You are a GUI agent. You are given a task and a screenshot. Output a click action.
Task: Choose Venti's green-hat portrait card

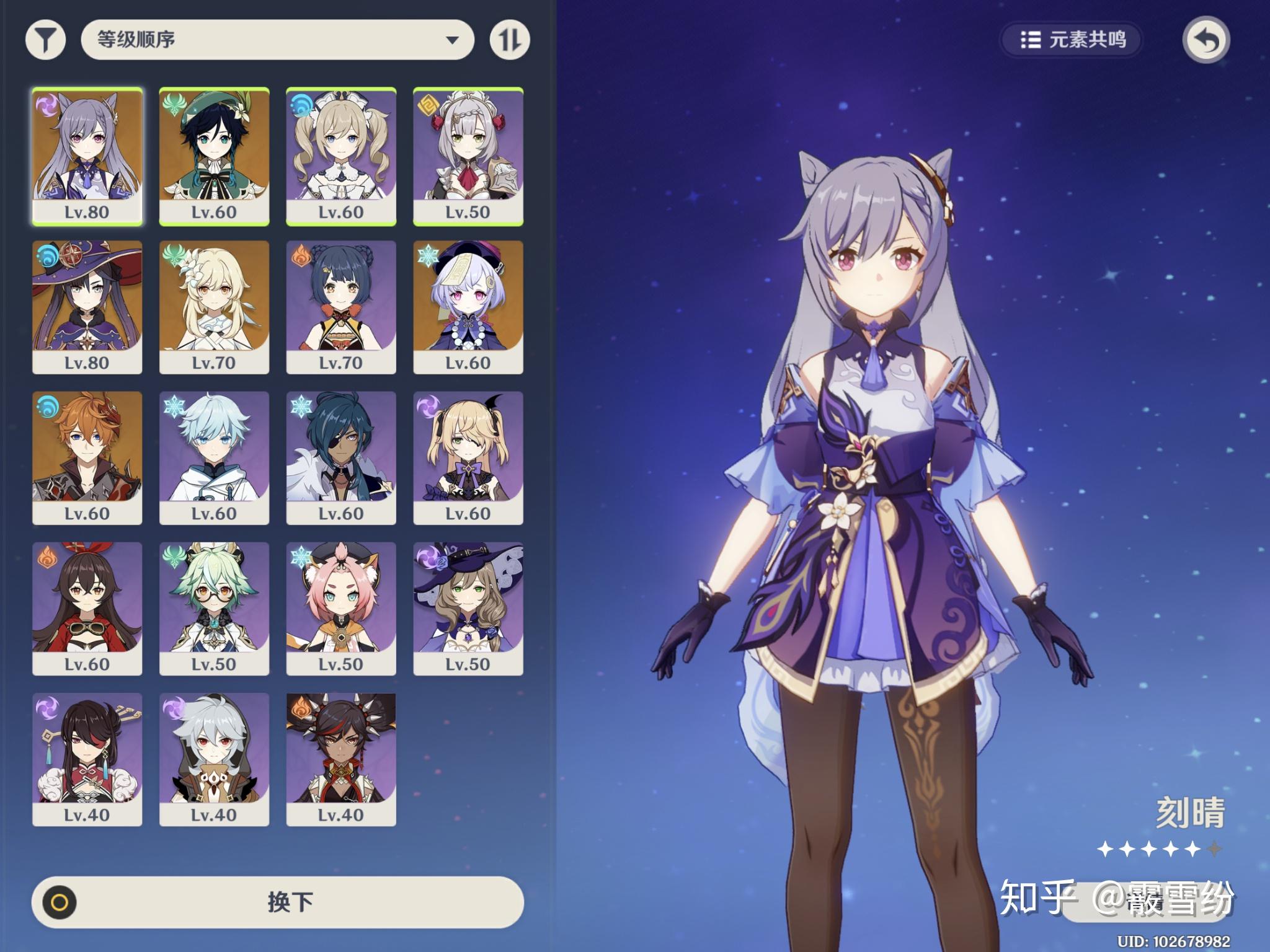(214, 156)
